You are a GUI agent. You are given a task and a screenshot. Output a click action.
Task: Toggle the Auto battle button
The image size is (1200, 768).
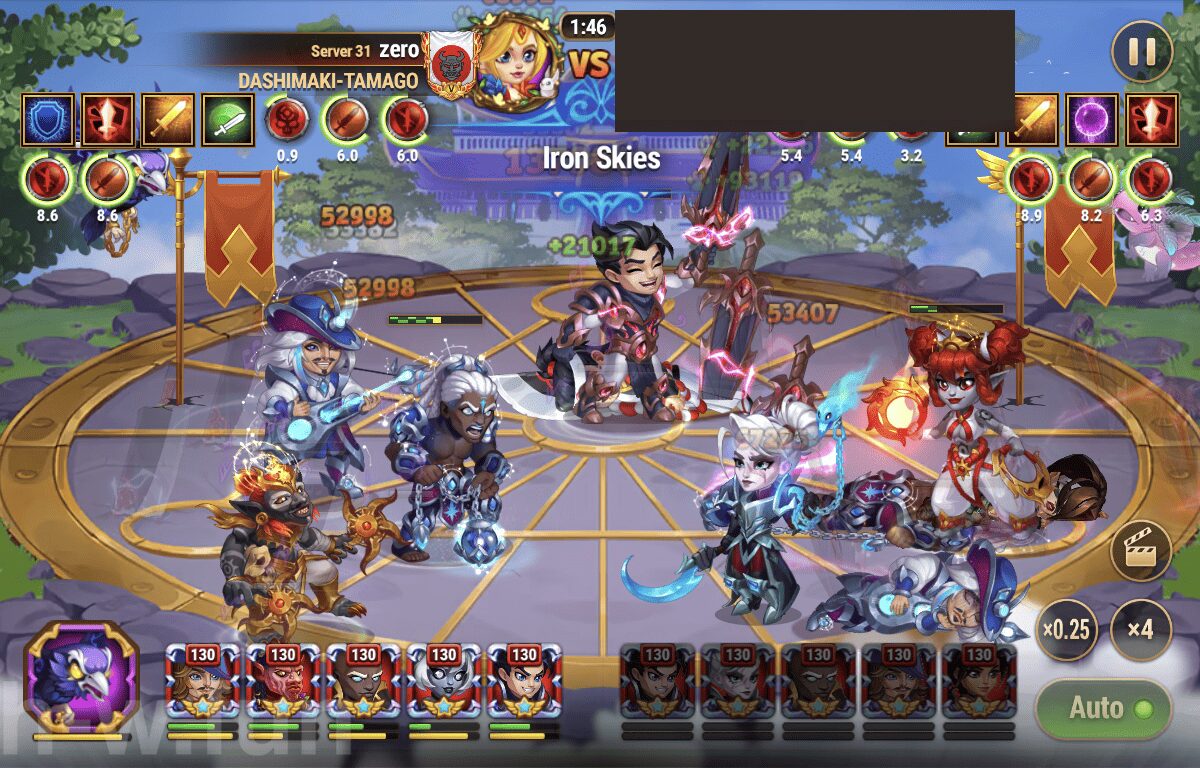1103,709
